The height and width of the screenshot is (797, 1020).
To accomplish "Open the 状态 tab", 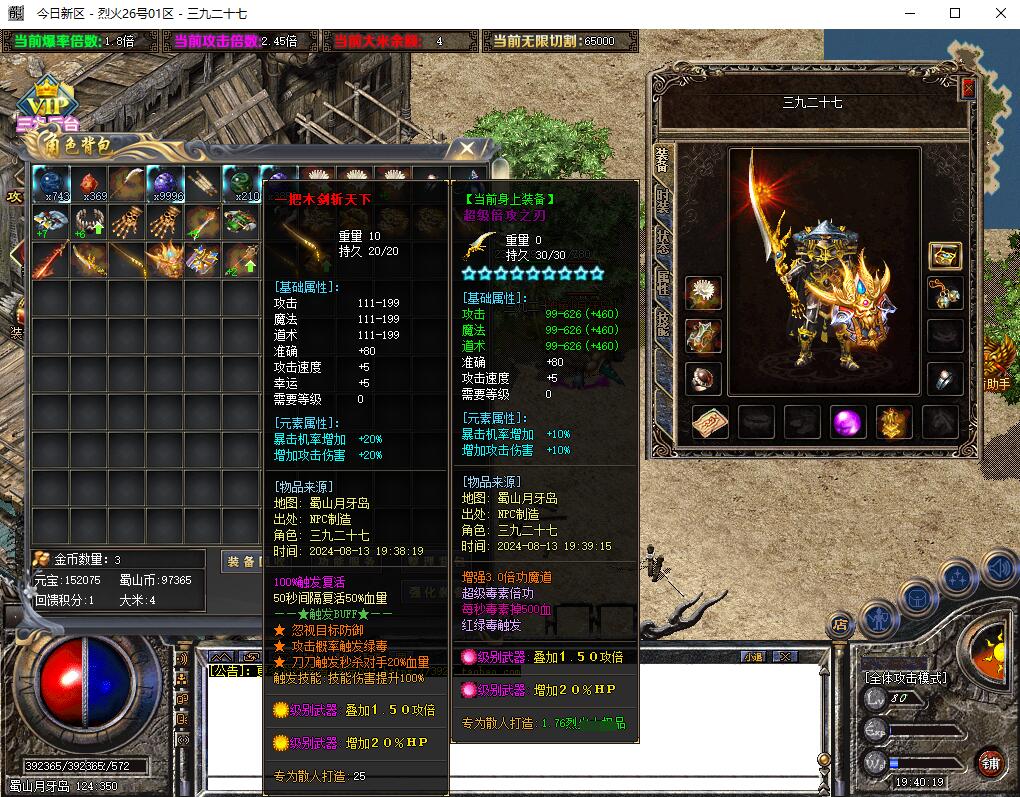I will [x=662, y=242].
